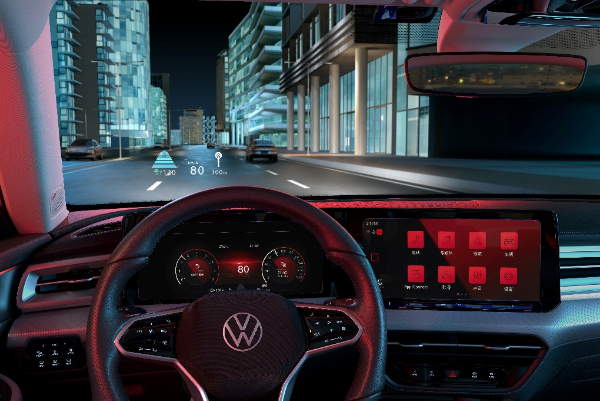This screenshot has width=600, height=401.
Task: Open the gear settings tile
Action: click(x=509, y=274)
